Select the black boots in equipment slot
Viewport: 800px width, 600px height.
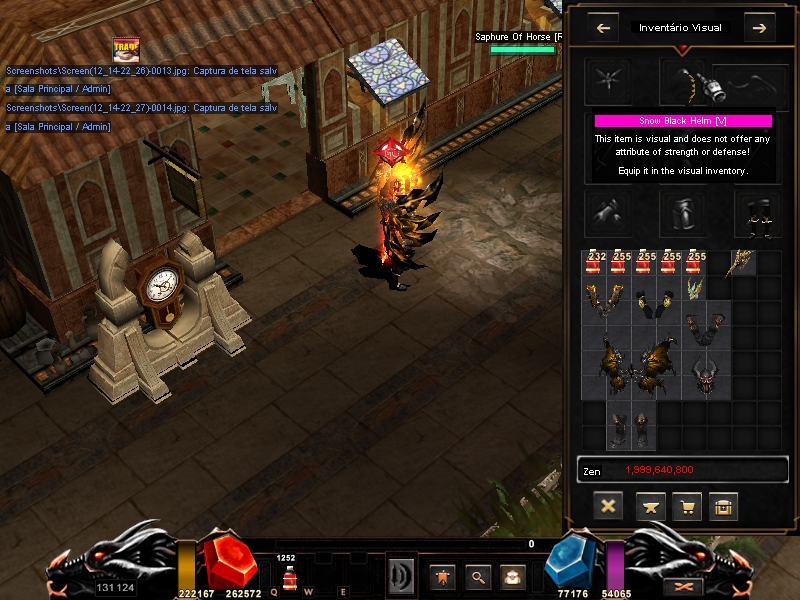[x=757, y=212]
